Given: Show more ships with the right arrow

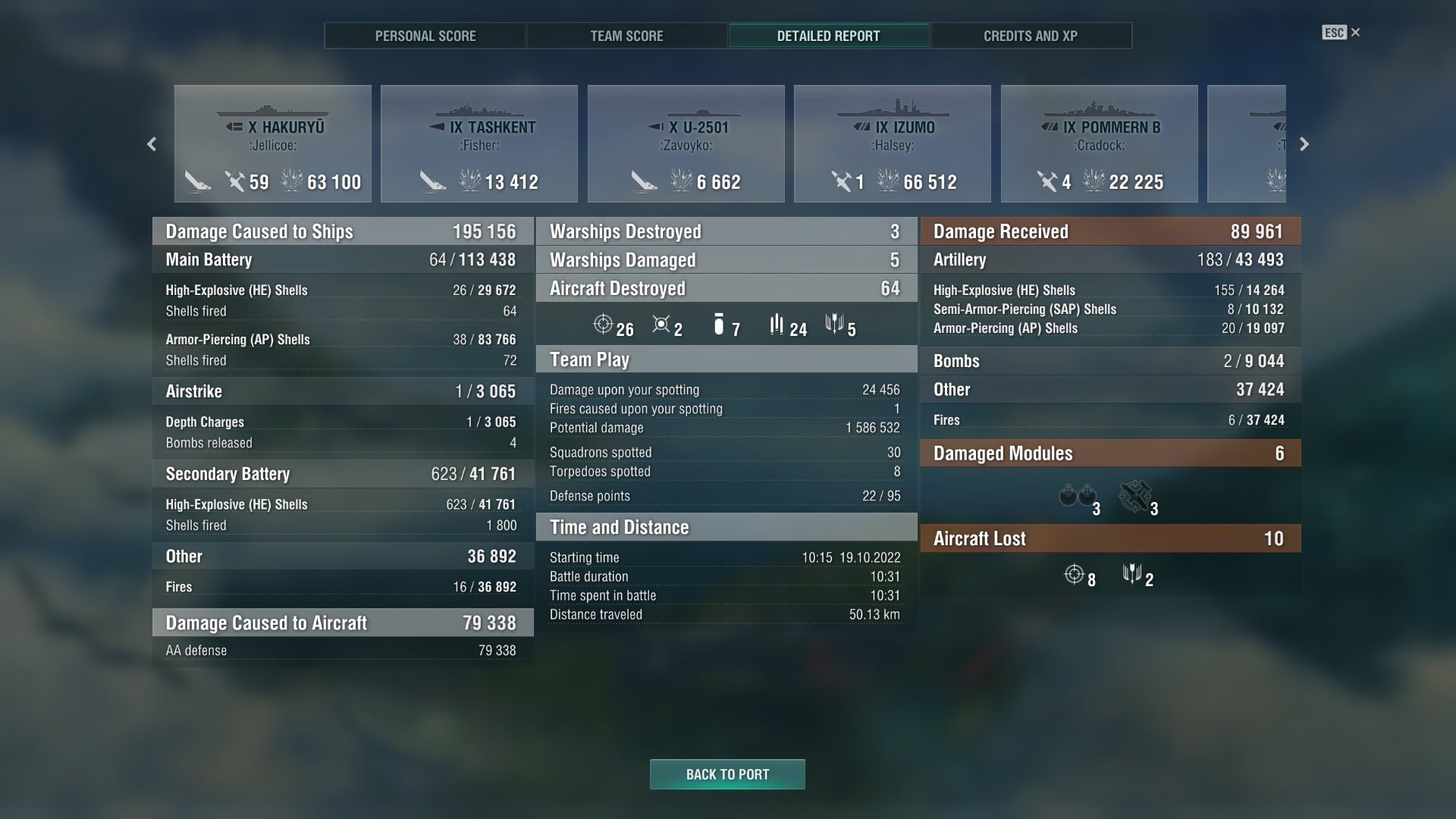Looking at the screenshot, I should 1304,144.
